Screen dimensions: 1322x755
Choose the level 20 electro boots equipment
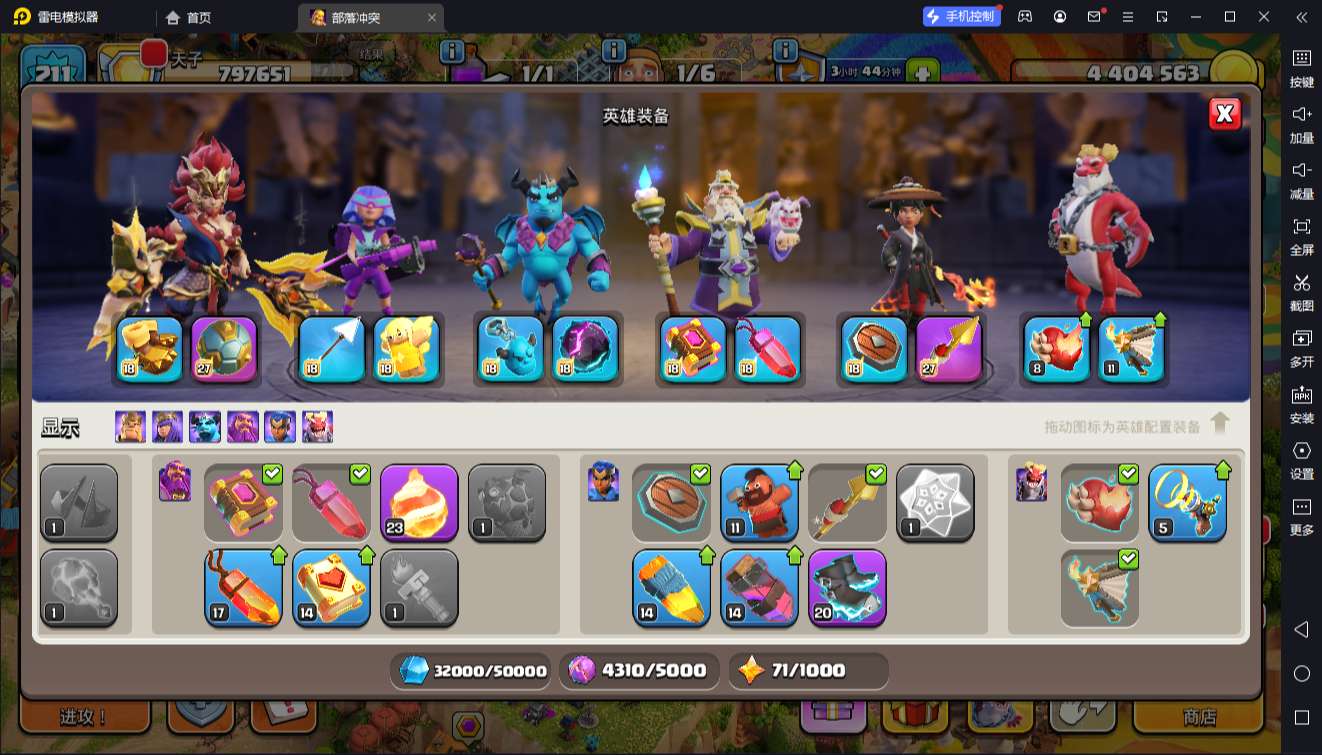tap(847, 587)
